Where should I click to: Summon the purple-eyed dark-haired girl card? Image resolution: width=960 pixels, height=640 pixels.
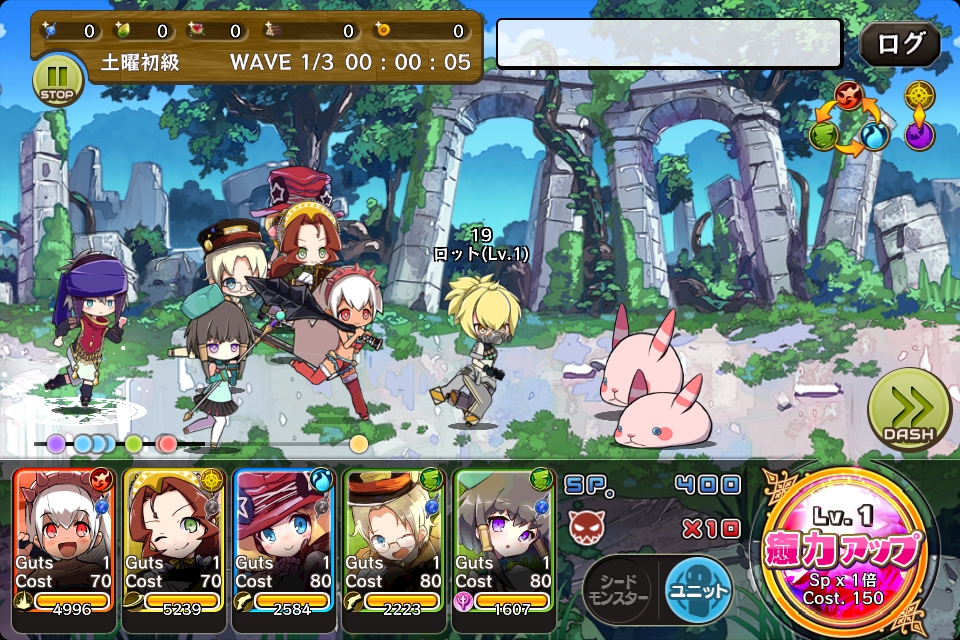coord(504,538)
